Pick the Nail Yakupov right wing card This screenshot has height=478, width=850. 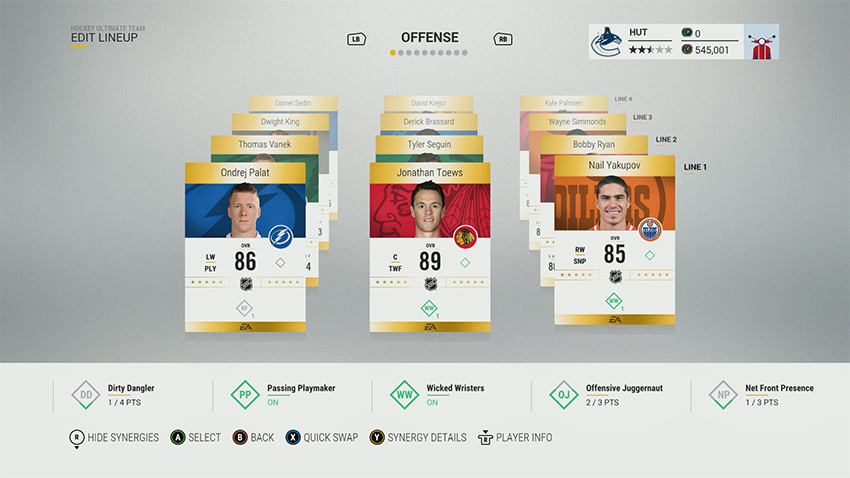pos(614,240)
